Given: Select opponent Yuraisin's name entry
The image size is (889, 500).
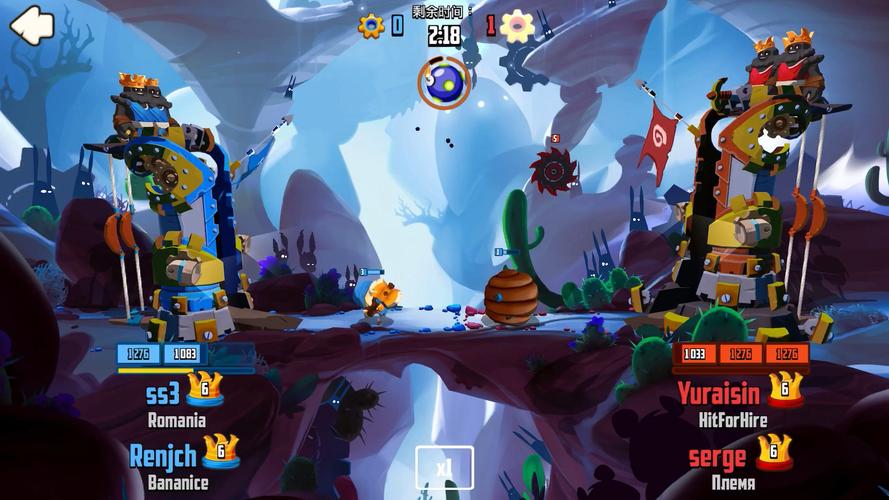Looking at the screenshot, I should (x=719, y=392).
